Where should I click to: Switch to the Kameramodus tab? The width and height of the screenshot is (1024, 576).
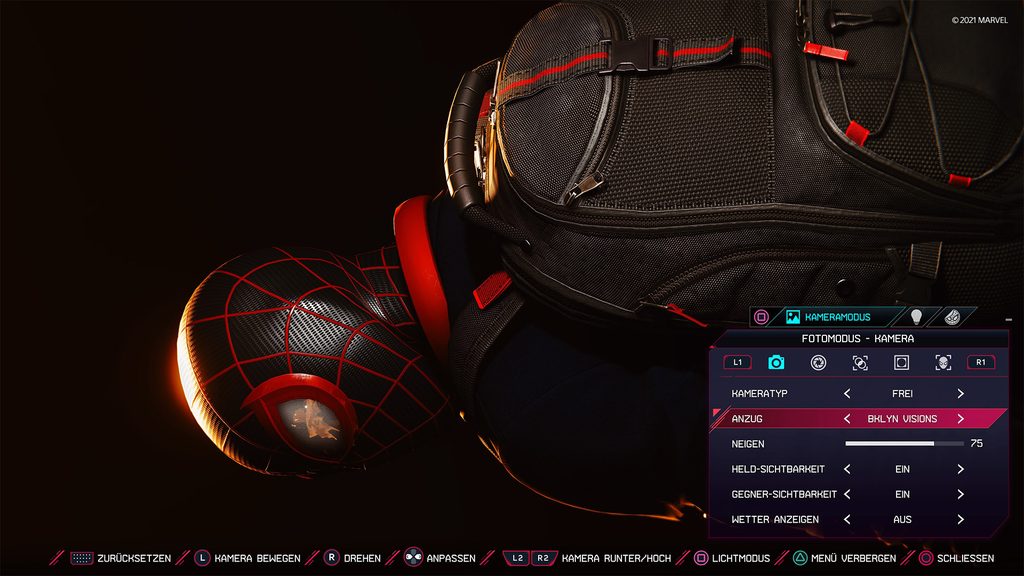click(x=829, y=317)
